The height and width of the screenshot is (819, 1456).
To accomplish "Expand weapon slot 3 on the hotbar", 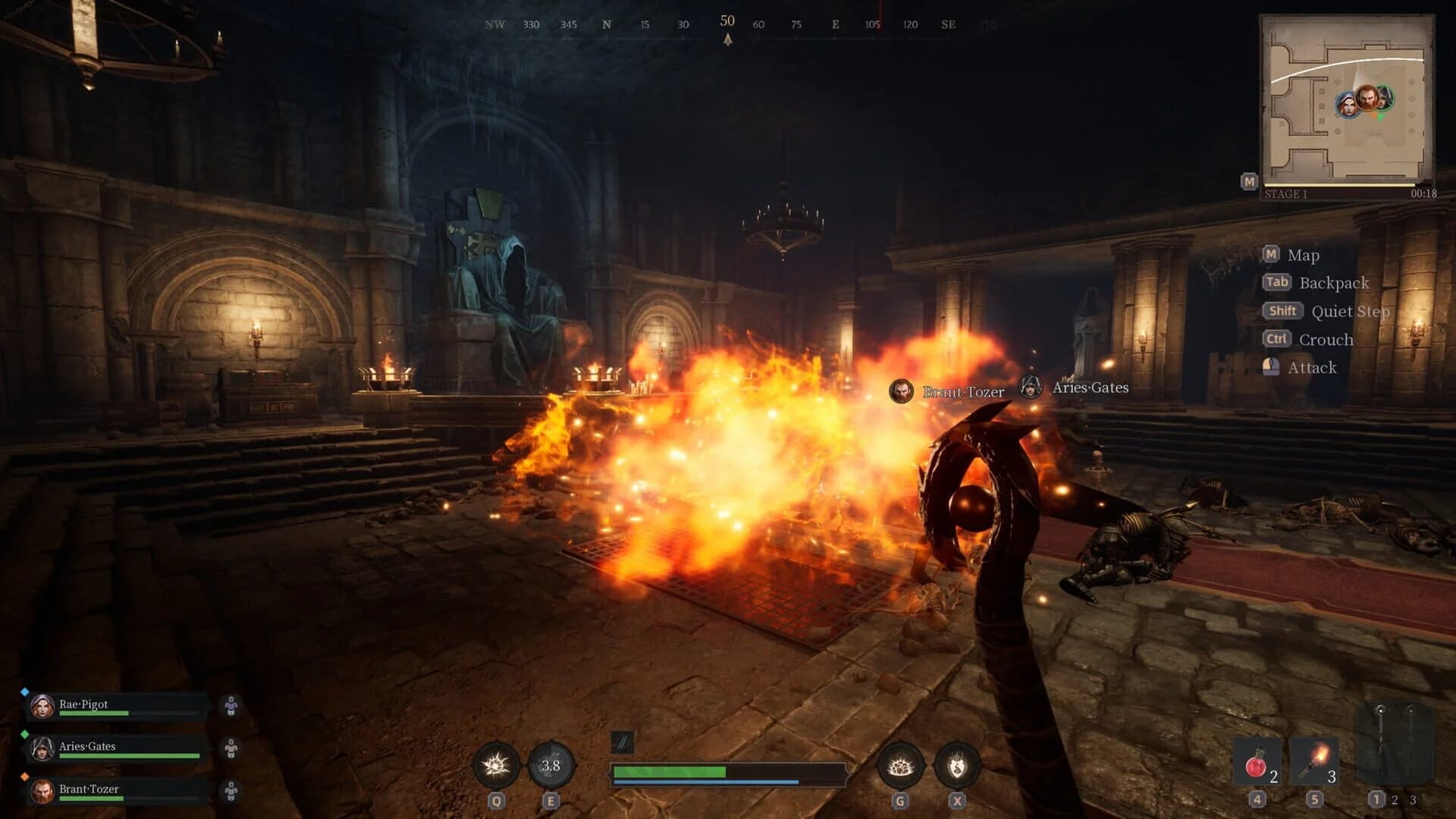I will pyautogui.click(x=1412, y=799).
